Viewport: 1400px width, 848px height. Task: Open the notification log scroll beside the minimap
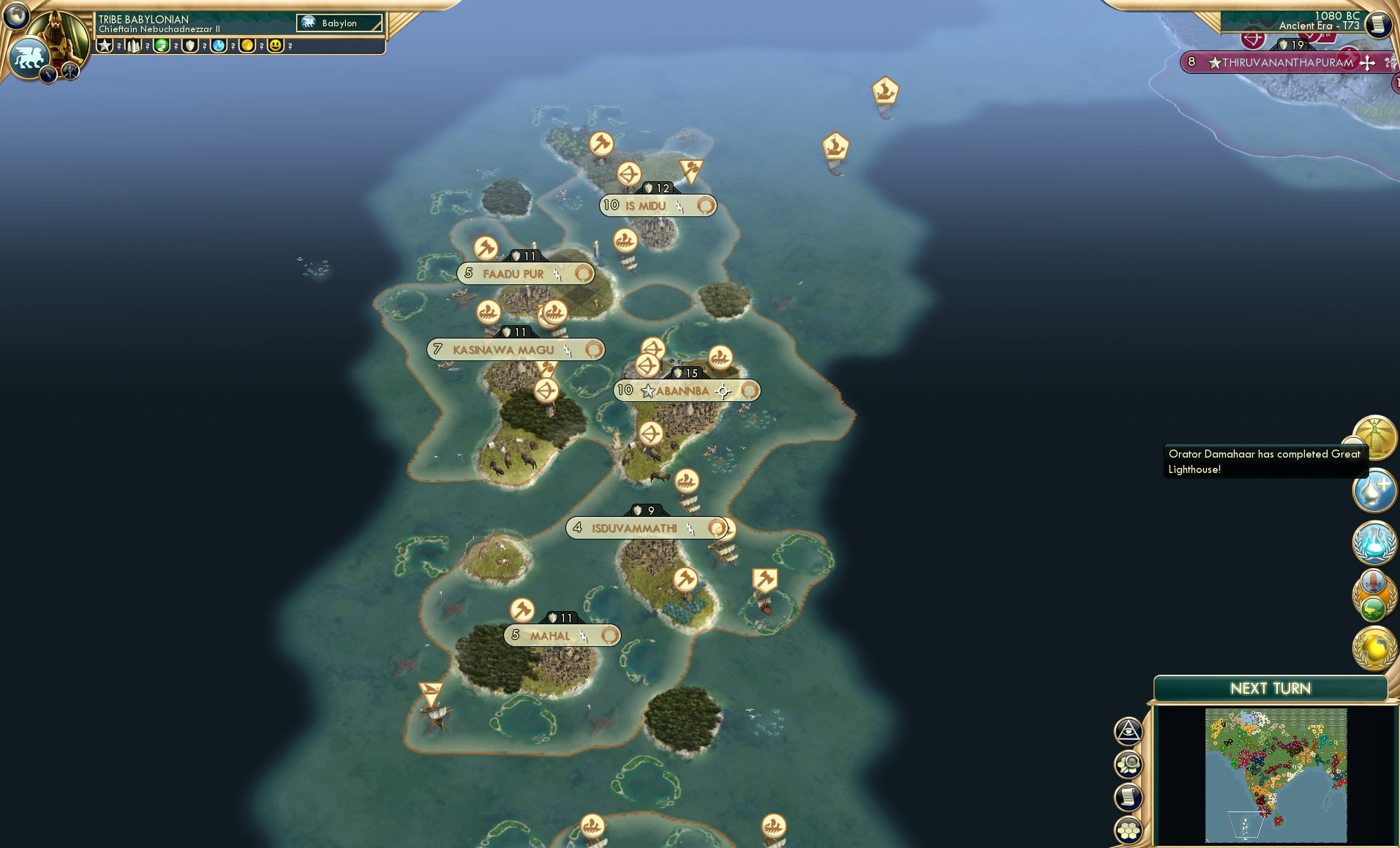coord(1128,796)
